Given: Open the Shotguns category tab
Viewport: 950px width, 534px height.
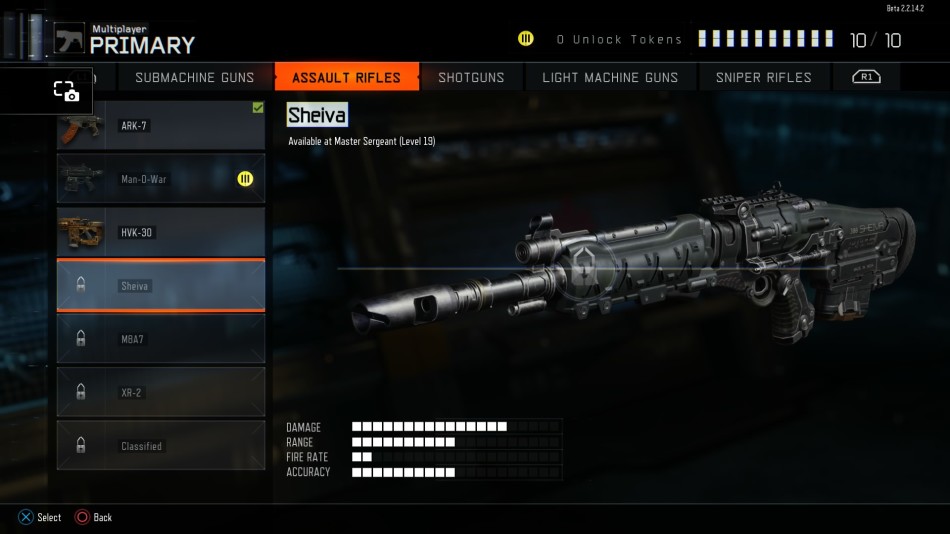Looking at the screenshot, I should [471, 77].
